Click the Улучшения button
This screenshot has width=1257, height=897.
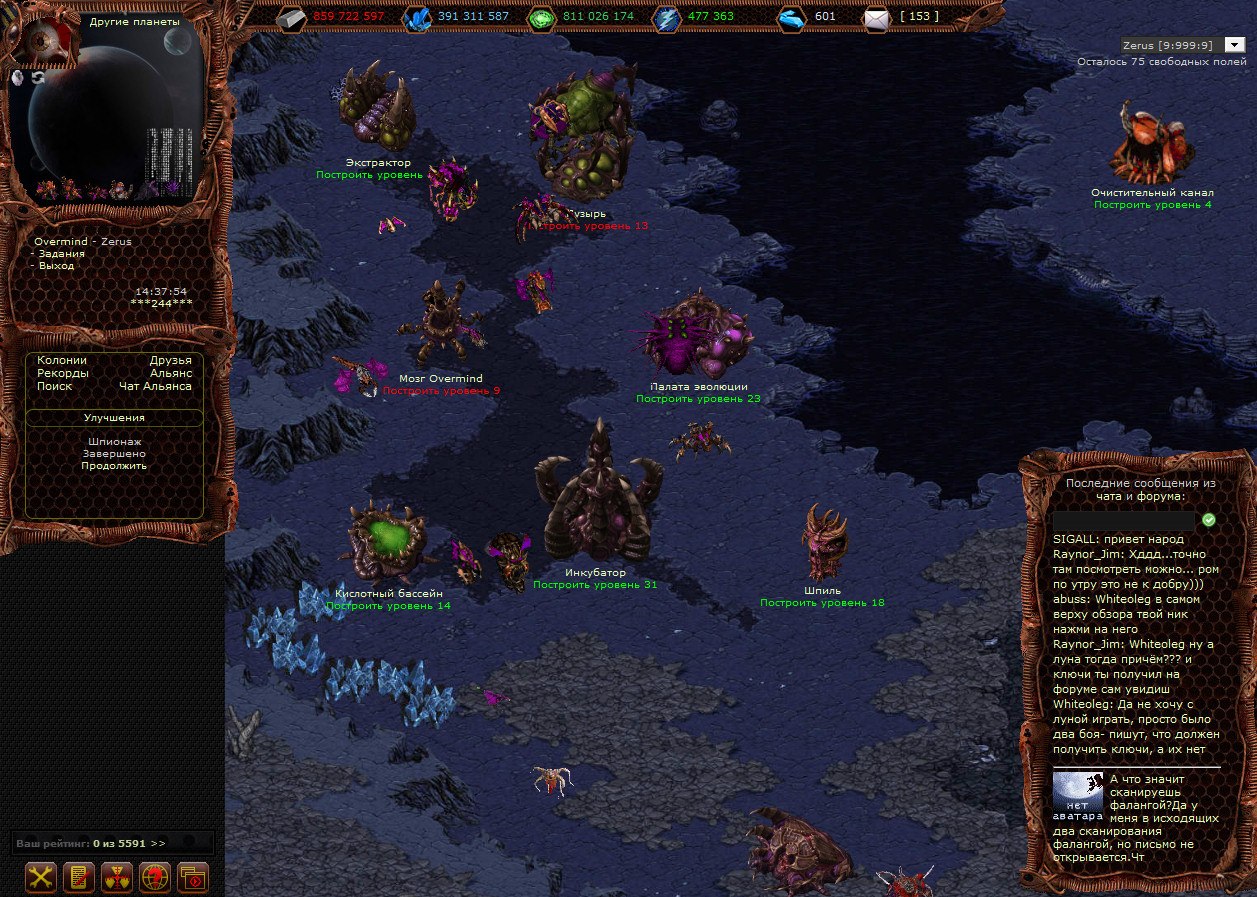[x=114, y=418]
